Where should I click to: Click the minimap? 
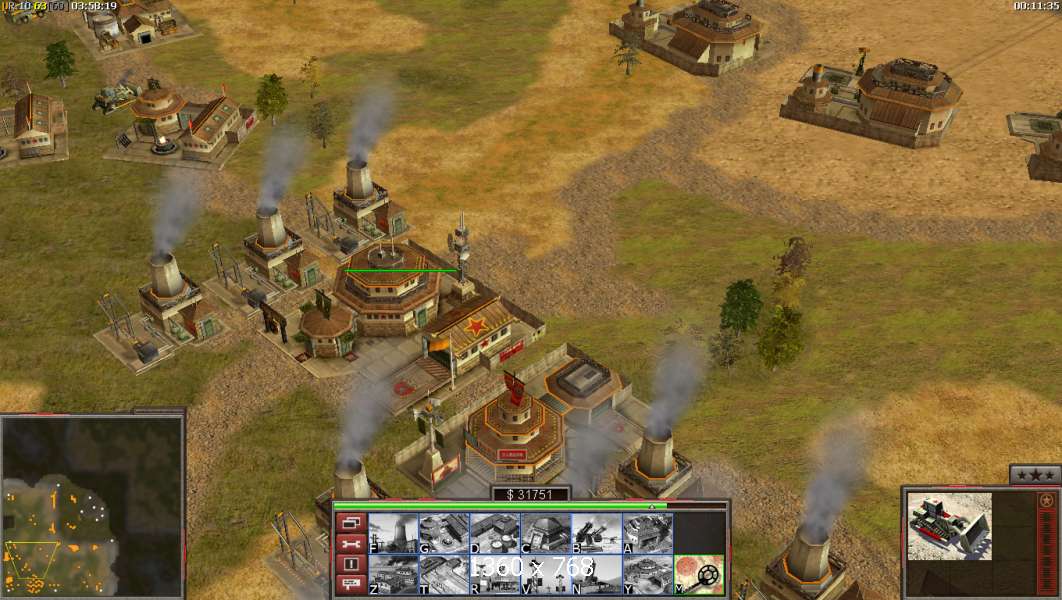point(92,505)
